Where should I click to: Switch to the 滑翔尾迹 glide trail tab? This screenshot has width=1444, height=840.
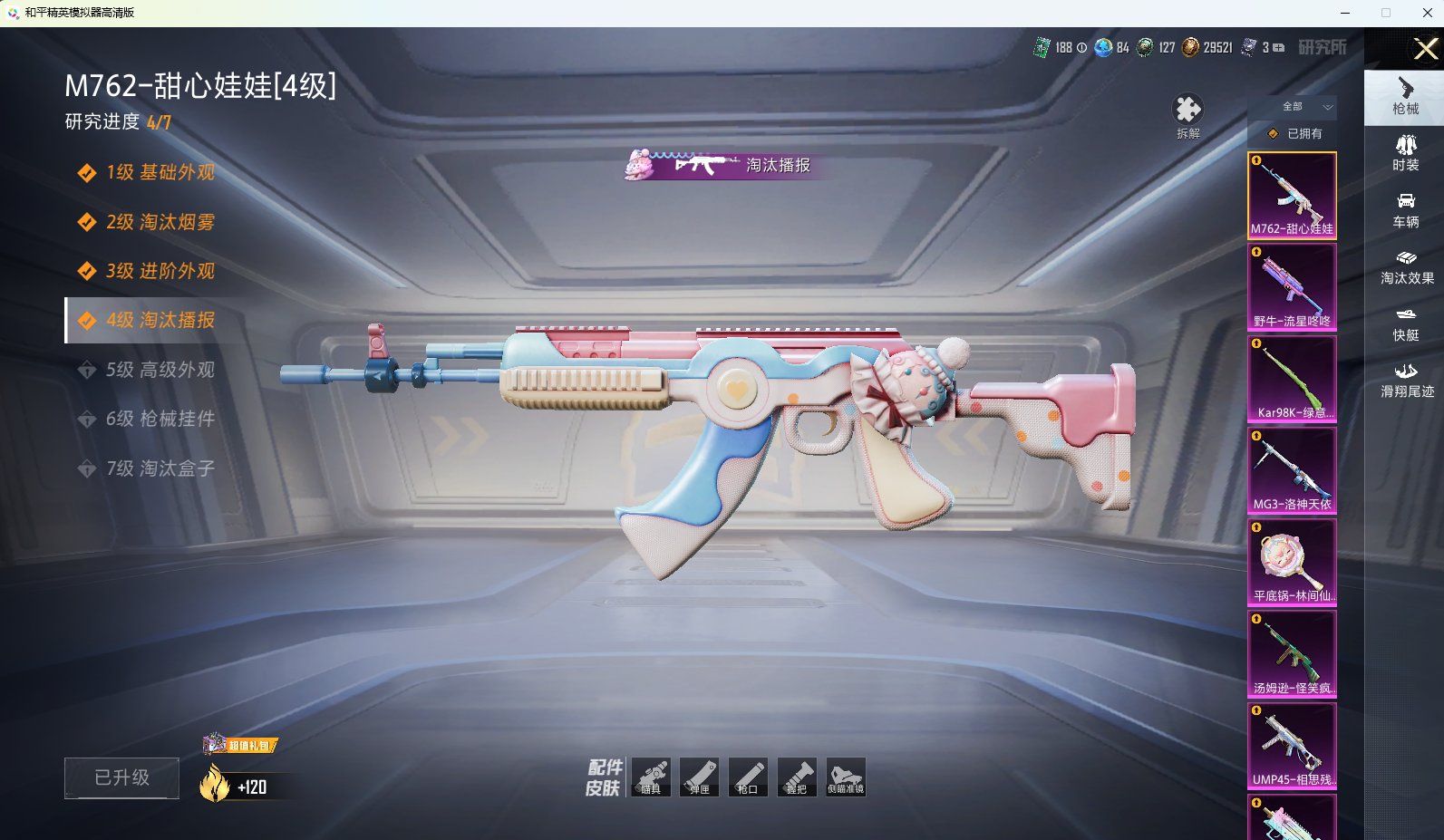click(1406, 380)
